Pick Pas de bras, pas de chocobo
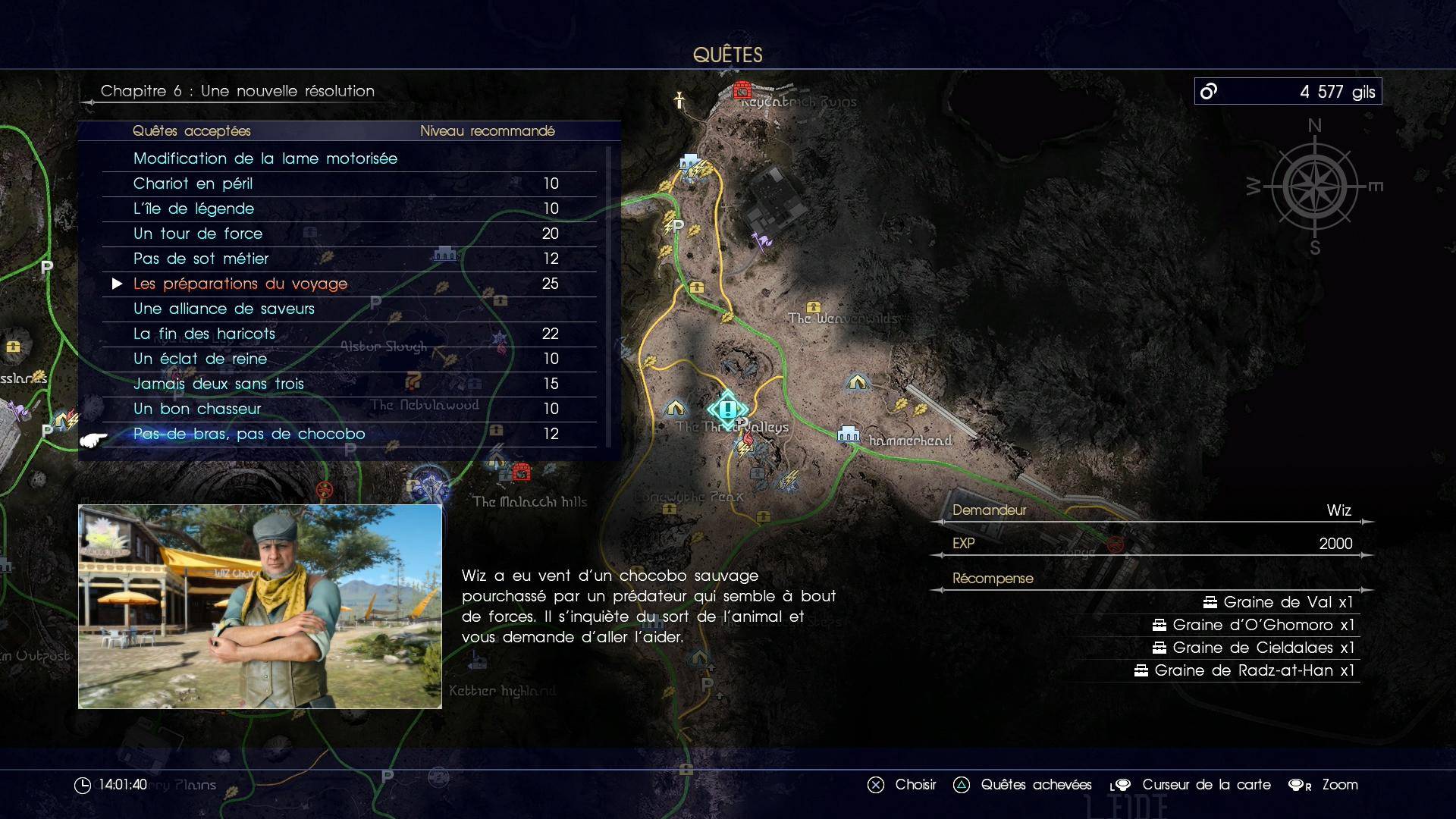 point(249,434)
